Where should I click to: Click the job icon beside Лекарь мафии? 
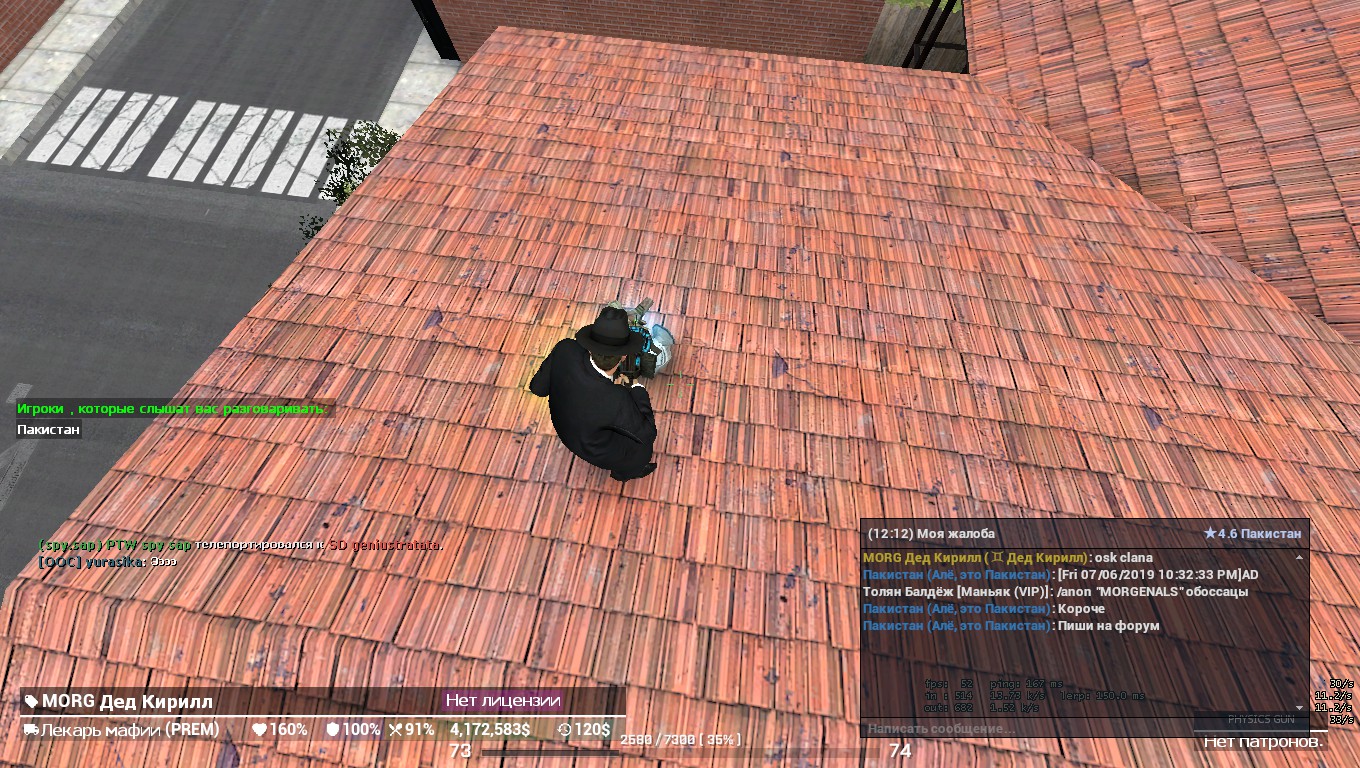pyautogui.click(x=30, y=730)
